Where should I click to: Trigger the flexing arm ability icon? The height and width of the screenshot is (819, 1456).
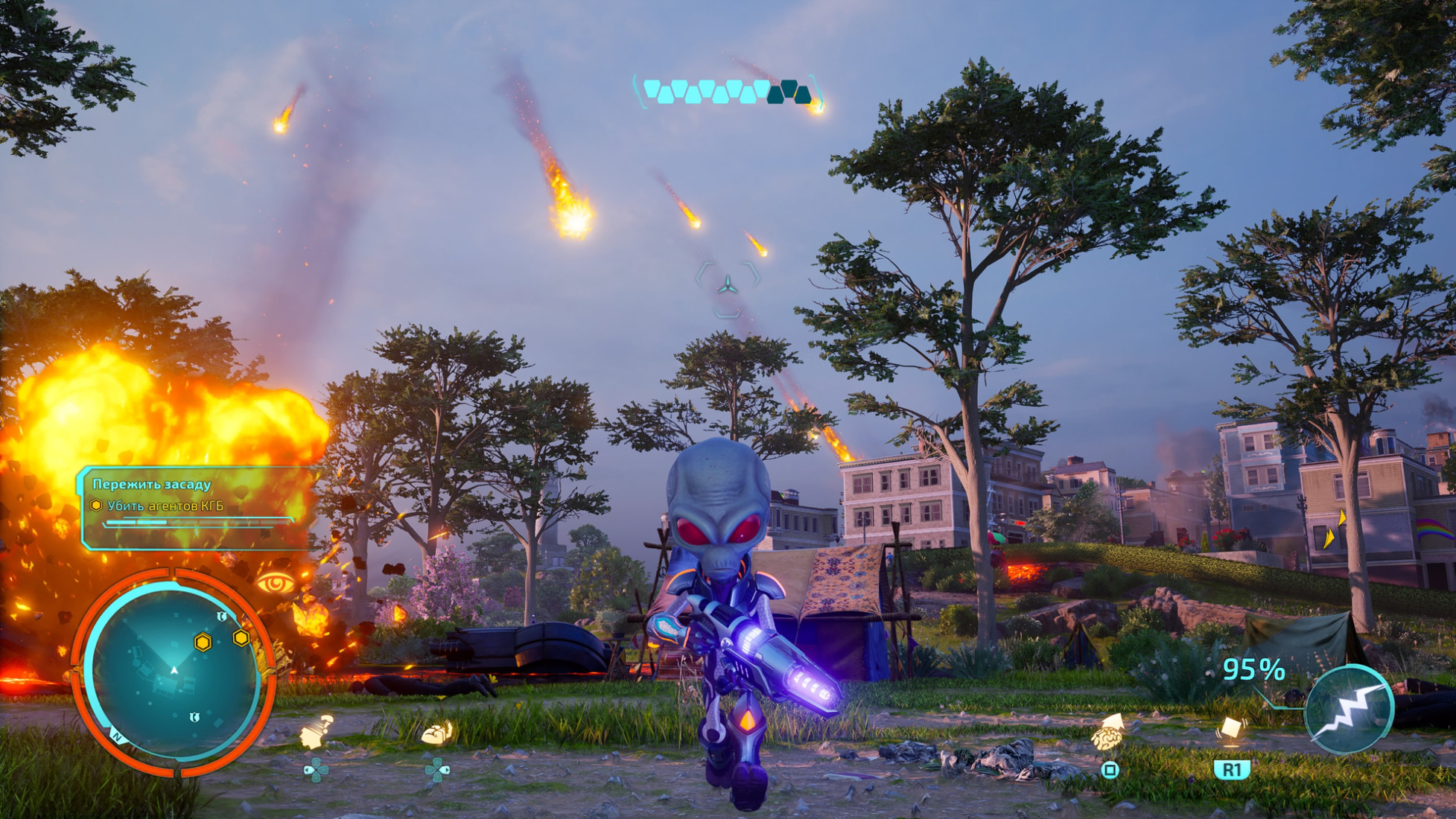(x=437, y=733)
